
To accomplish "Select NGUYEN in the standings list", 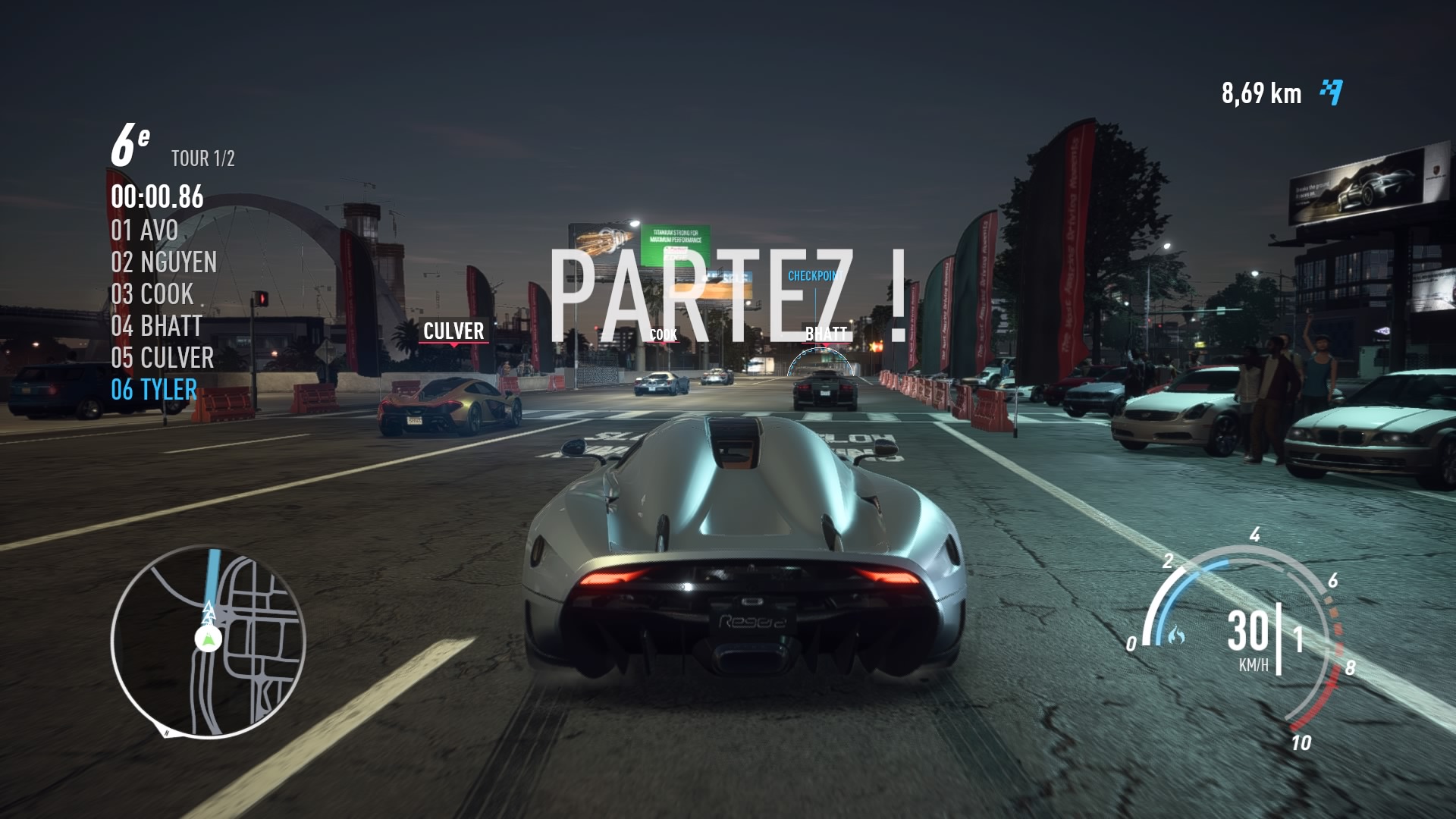I will (164, 262).
